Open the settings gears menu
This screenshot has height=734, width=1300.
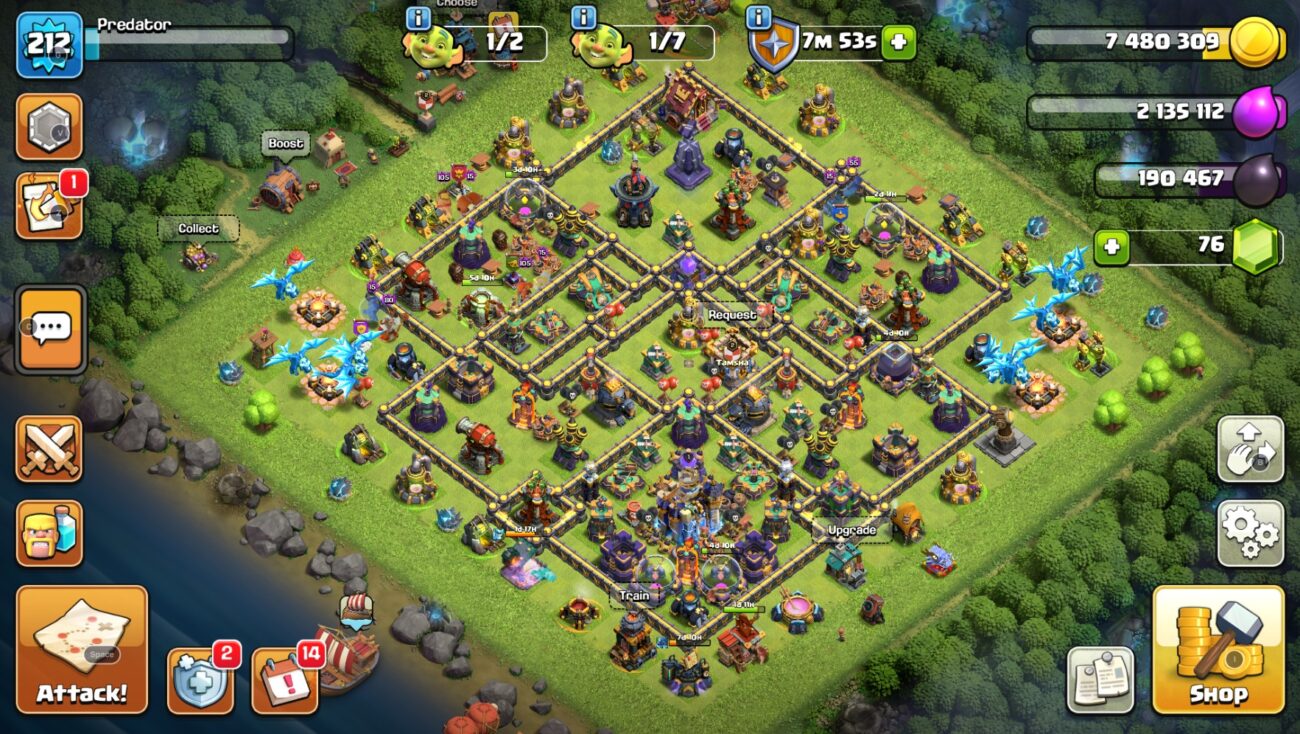(x=1250, y=533)
